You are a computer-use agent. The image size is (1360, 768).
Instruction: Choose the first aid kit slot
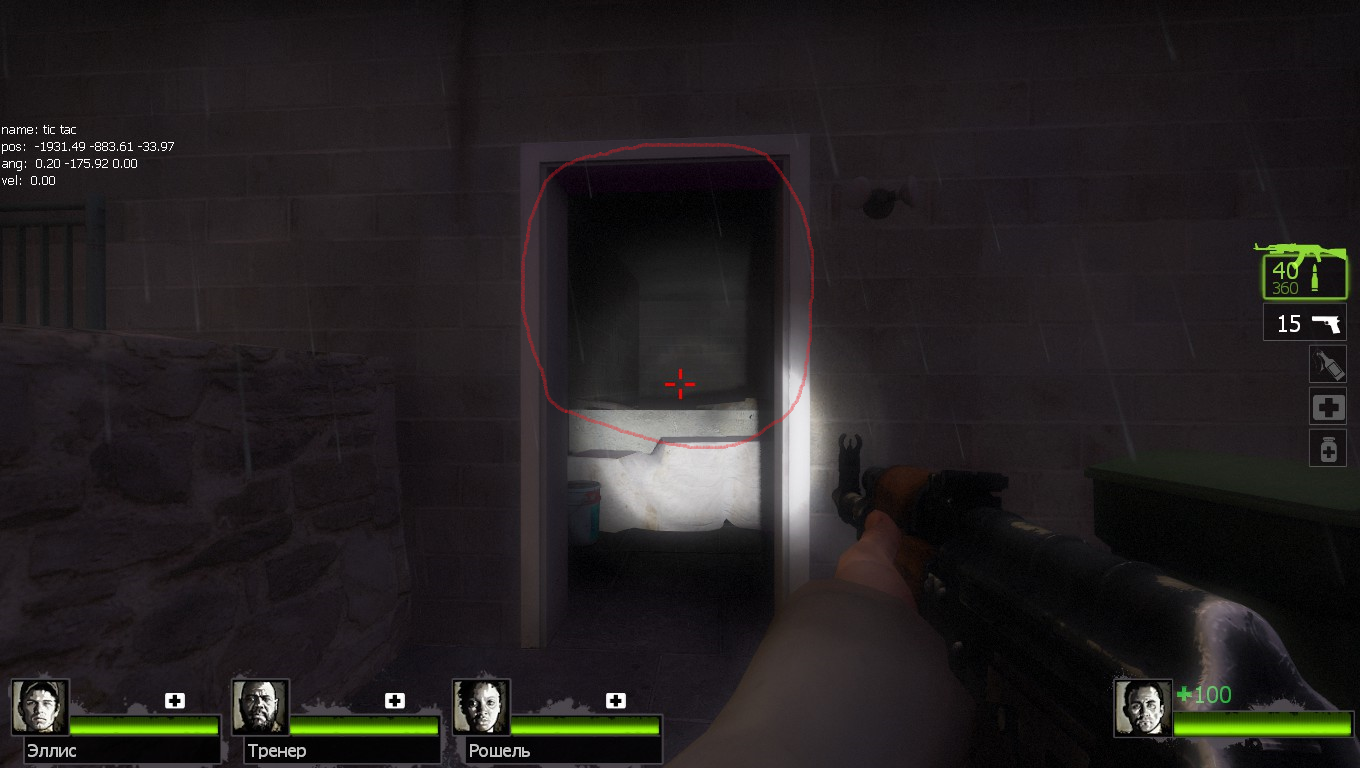[1328, 407]
